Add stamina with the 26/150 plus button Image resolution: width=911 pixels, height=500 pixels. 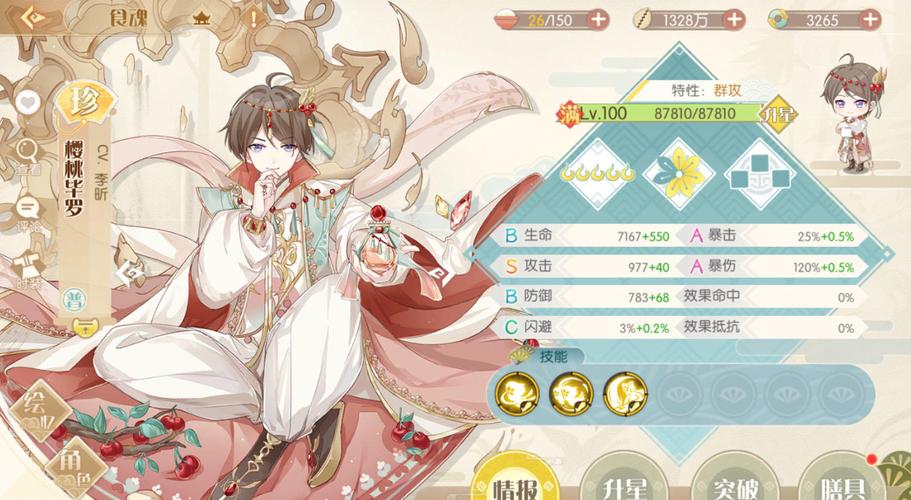(598, 19)
